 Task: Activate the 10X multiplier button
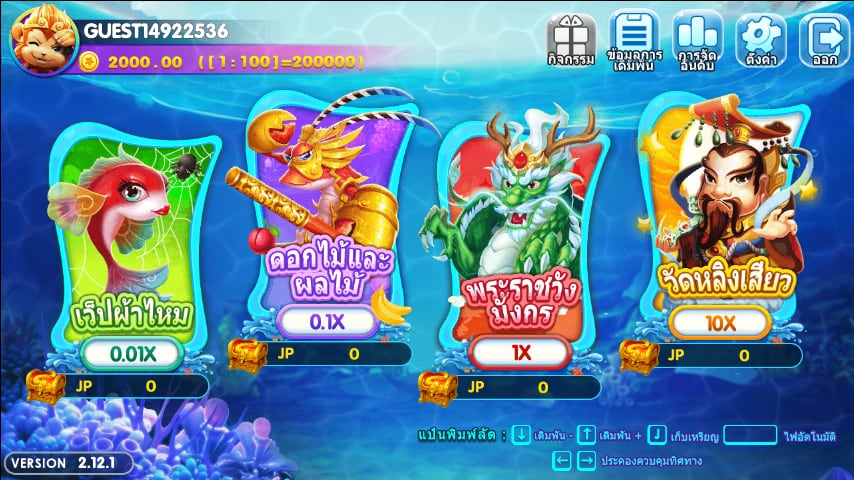click(x=720, y=322)
